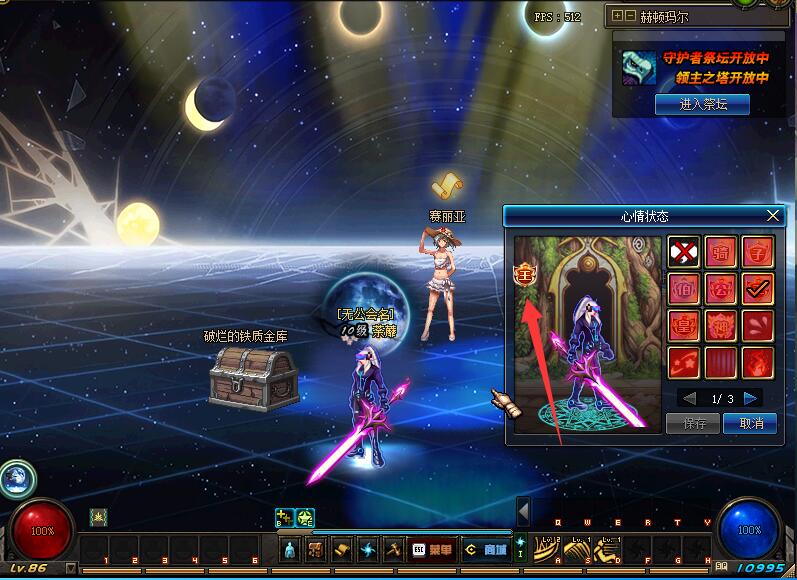Open the ESC 菜单 menu
This screenshot has height=580, width=797.
pos(431,549)
